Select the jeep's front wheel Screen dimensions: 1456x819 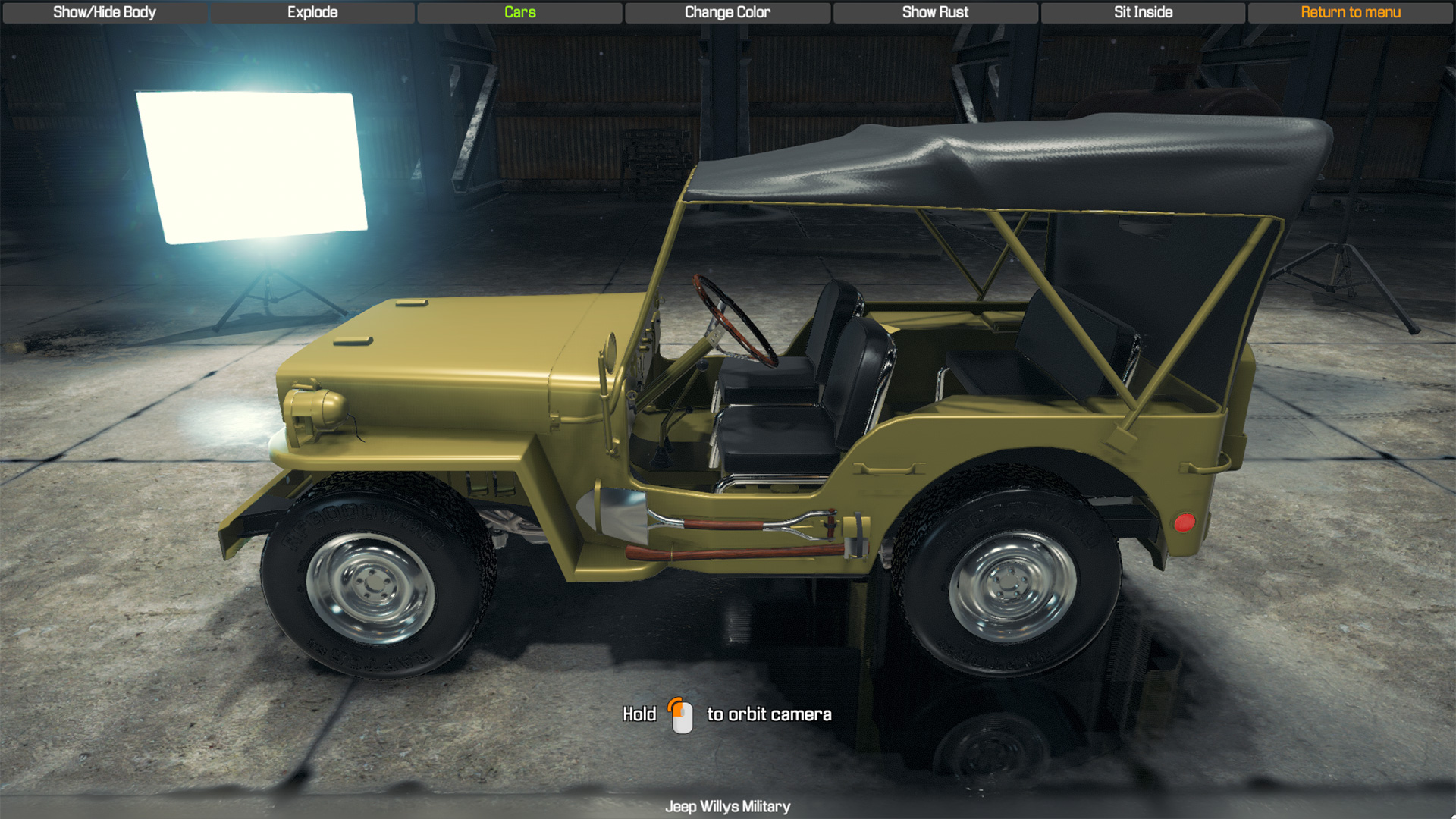(x=372, y=584)
